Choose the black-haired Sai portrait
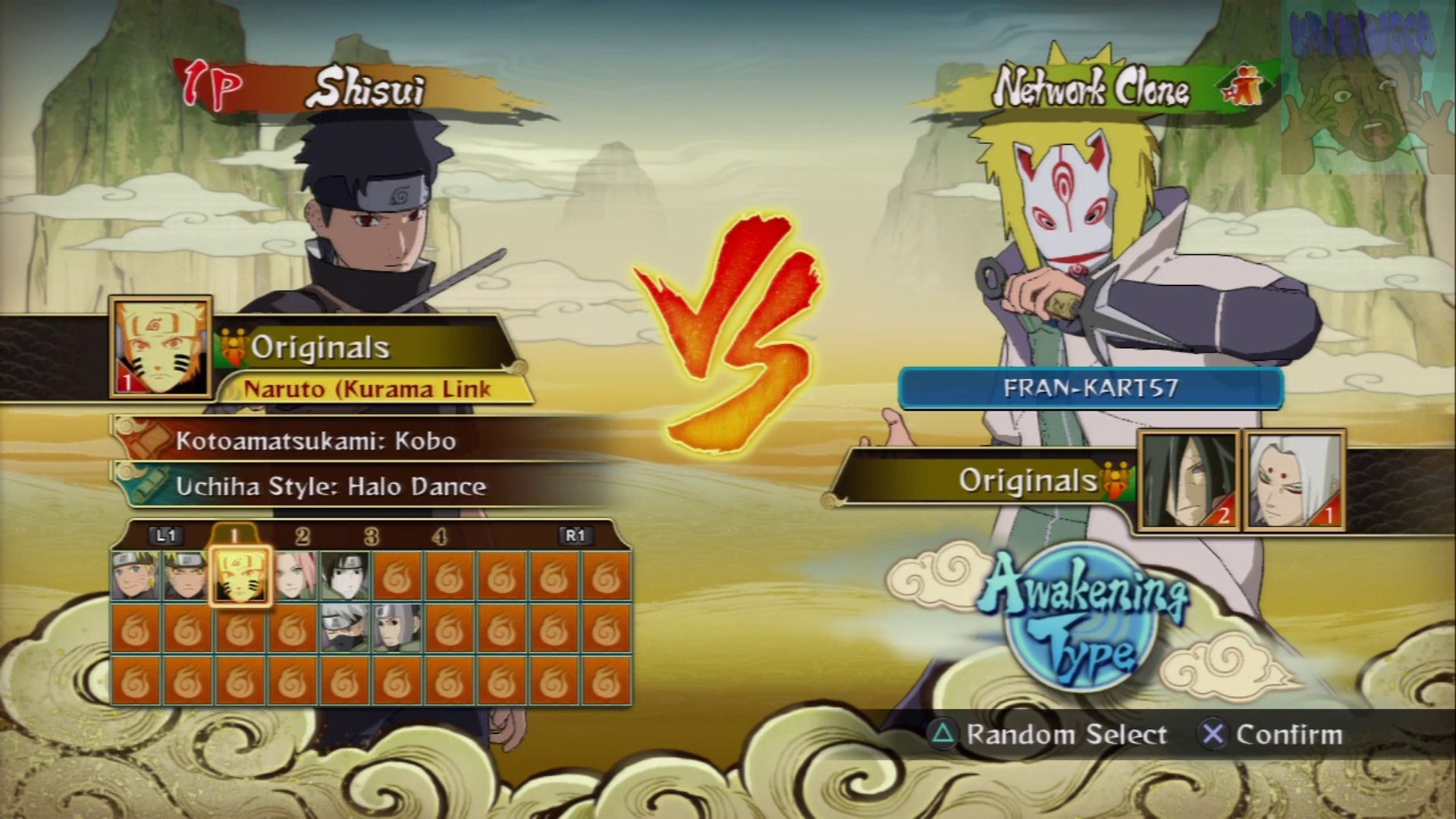The height and width of the screenshot is (819, 1456). 344,577
